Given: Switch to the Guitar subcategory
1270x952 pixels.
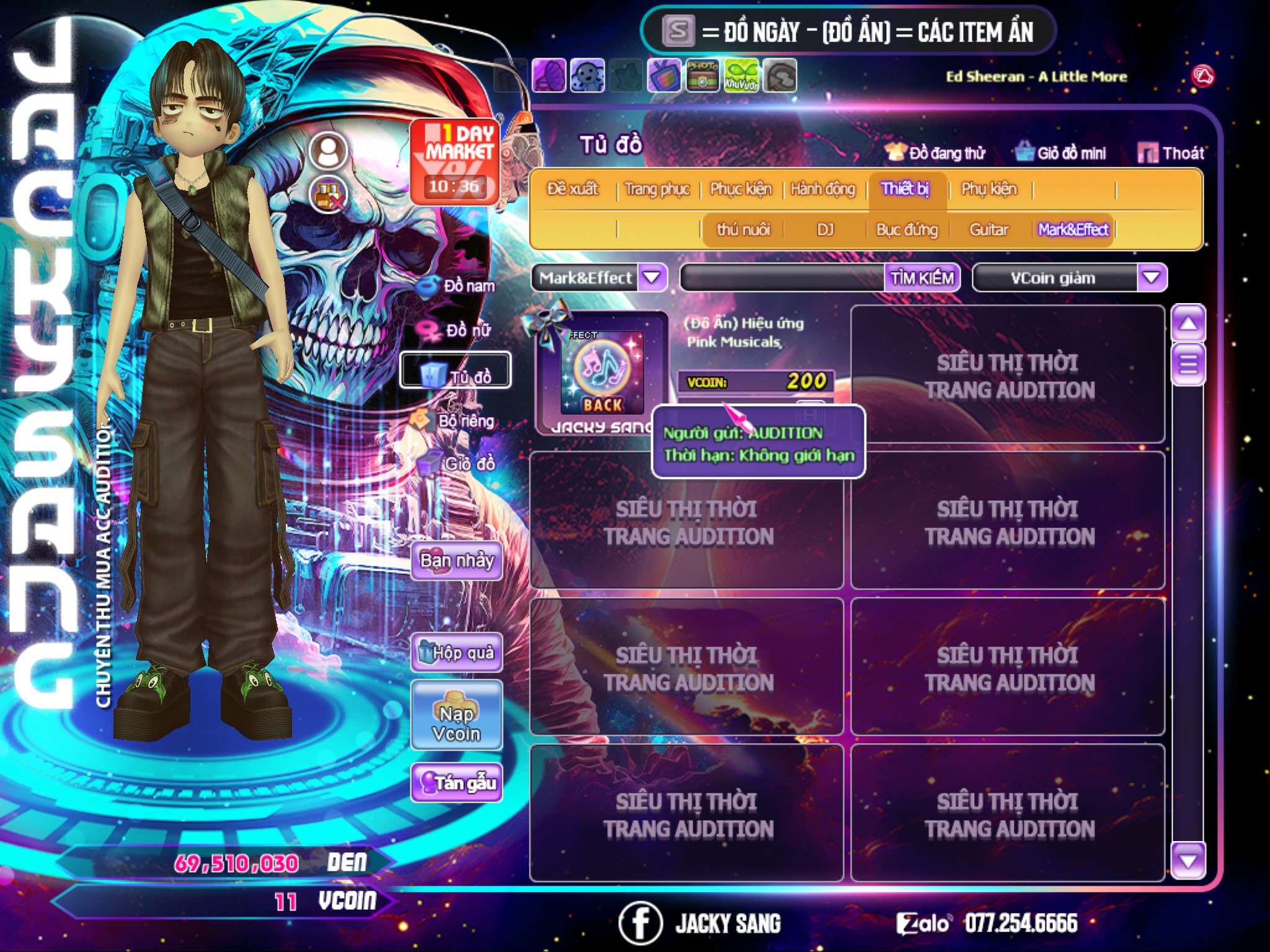Looking at the screenshot, I should (988, 230).
